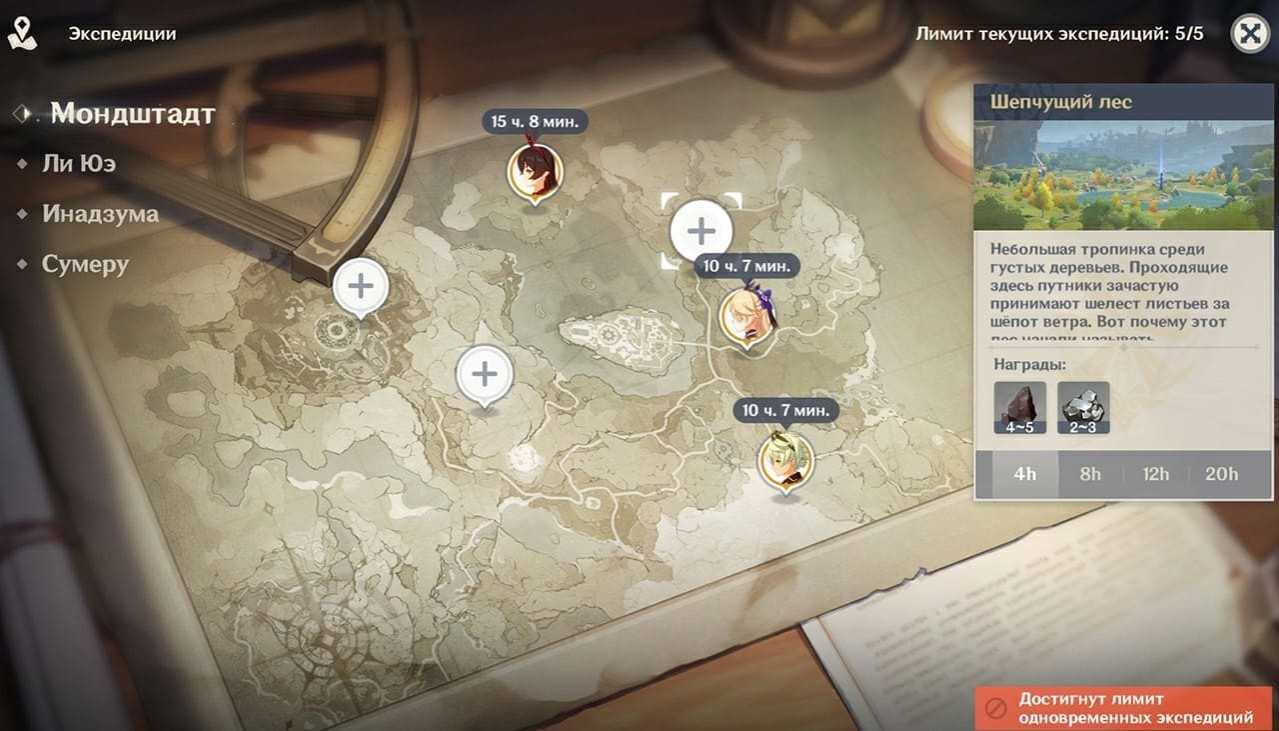Choose the Сумеру region
The width and height of the screenshot is (1279, 731).
(85, 265)
